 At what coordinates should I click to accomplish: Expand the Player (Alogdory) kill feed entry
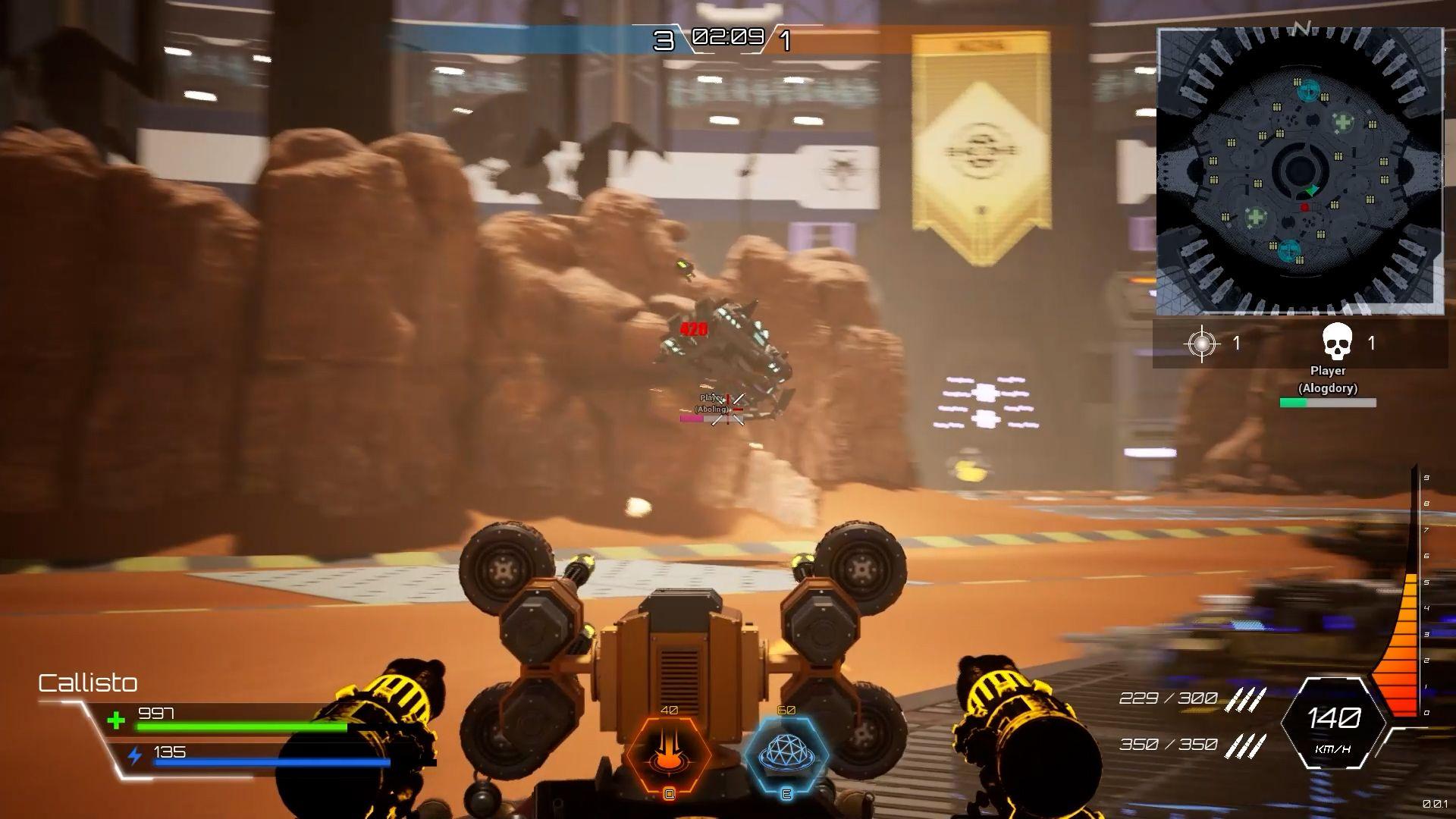click(x=1329, y=379)
